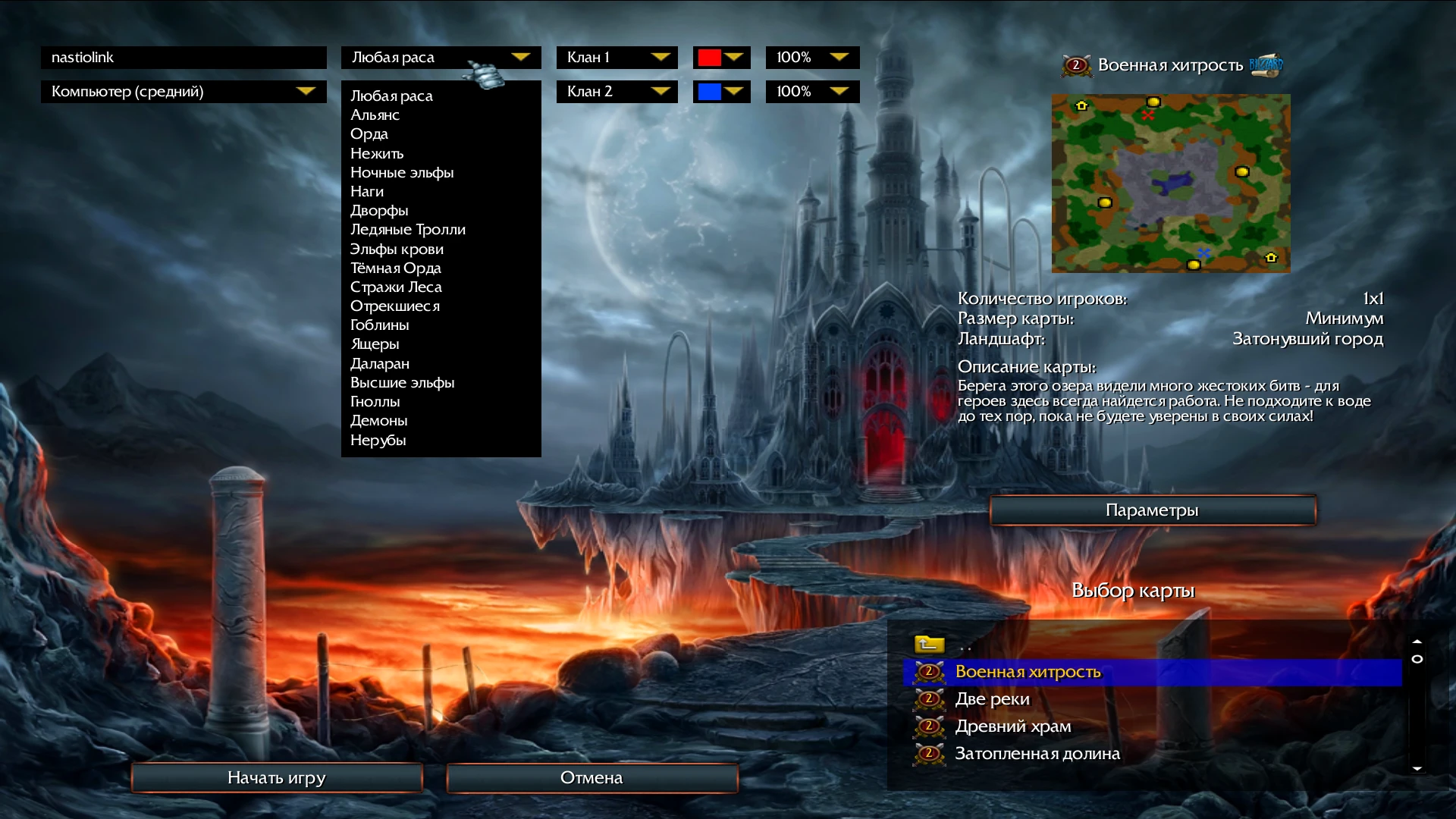Click the medallion icon beside Древний храм

(x=928, y=726)
